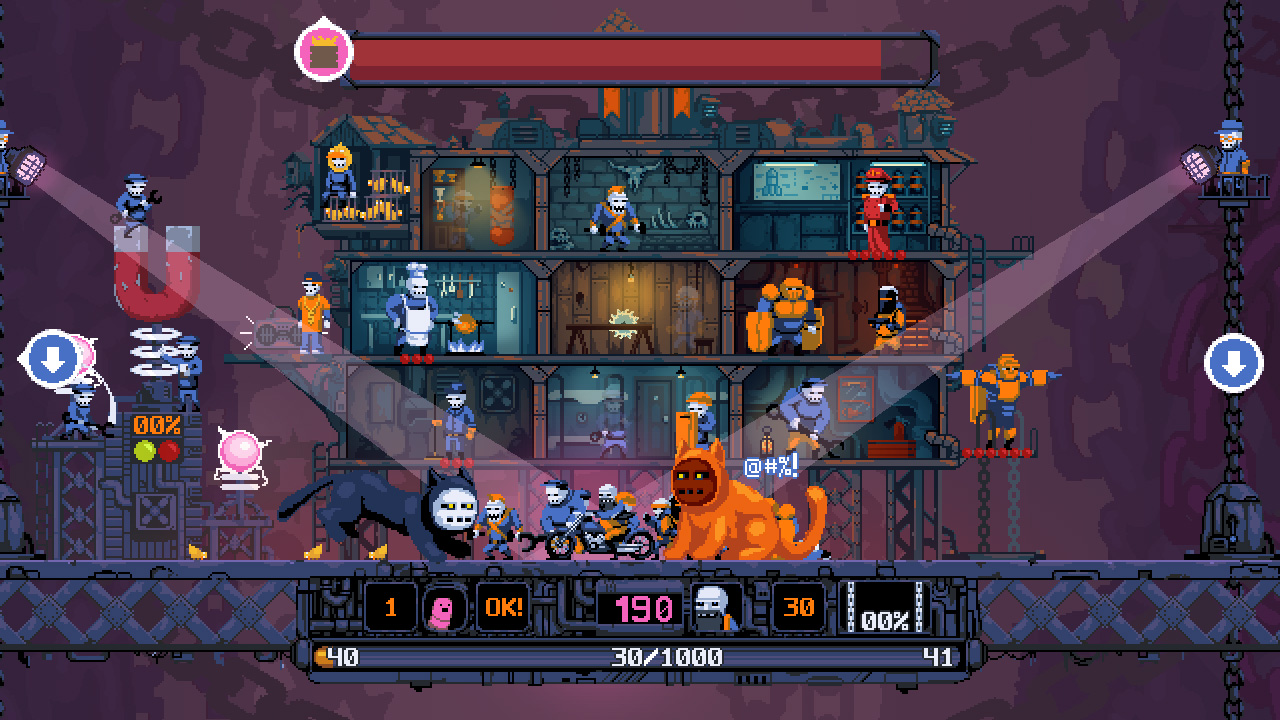Open the left blue down-arrow selector
Image resolution: width=1280 pixels, height=720 pixels.
tap(50, 359)
